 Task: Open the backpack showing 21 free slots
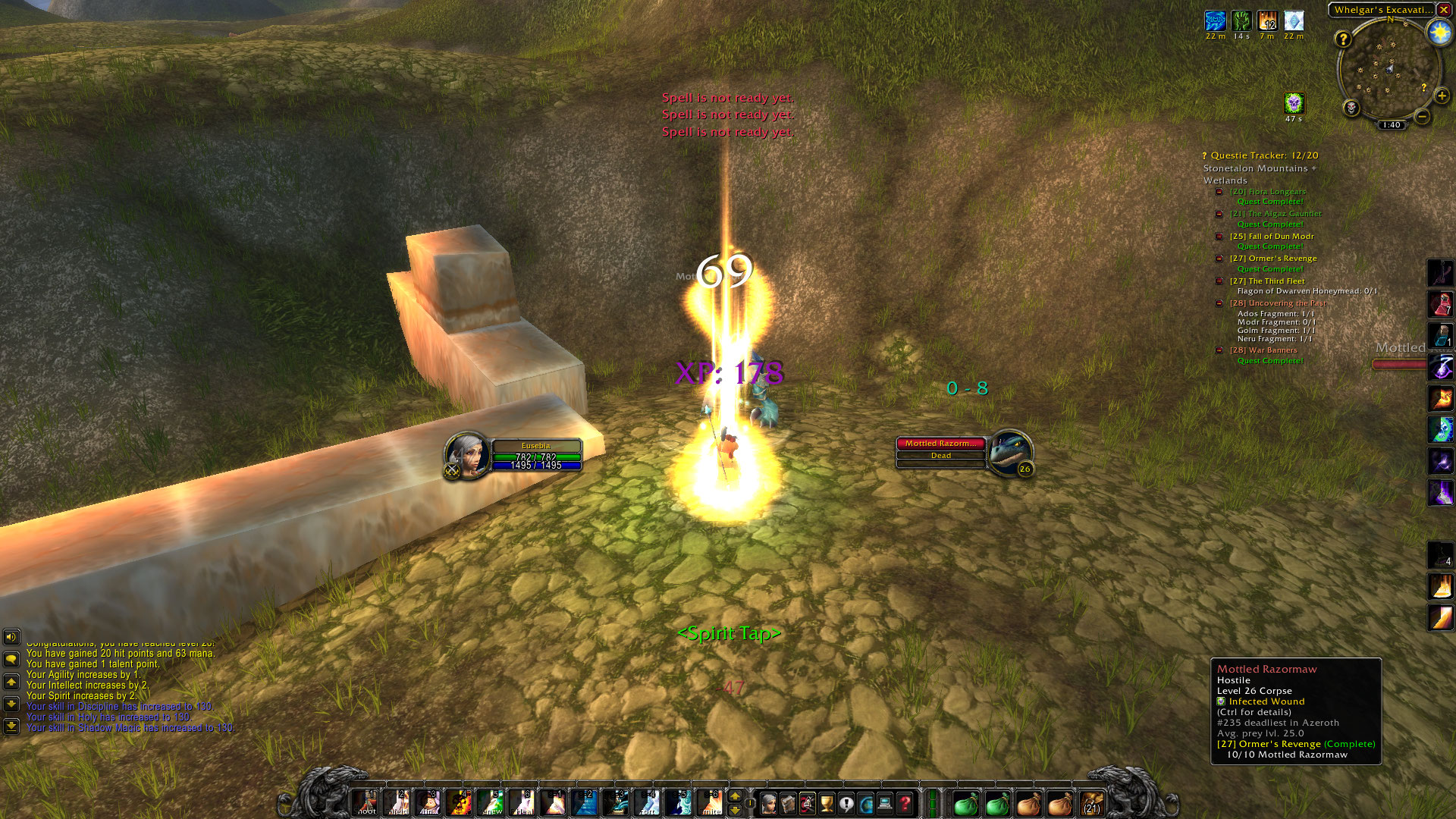coord(1091,804)
